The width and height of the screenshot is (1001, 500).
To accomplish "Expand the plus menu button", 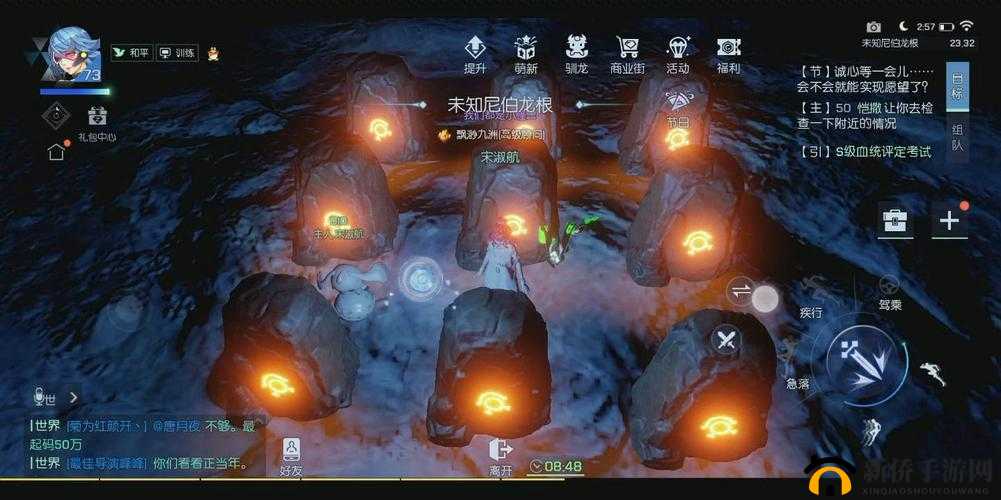I will click(949, 221).
